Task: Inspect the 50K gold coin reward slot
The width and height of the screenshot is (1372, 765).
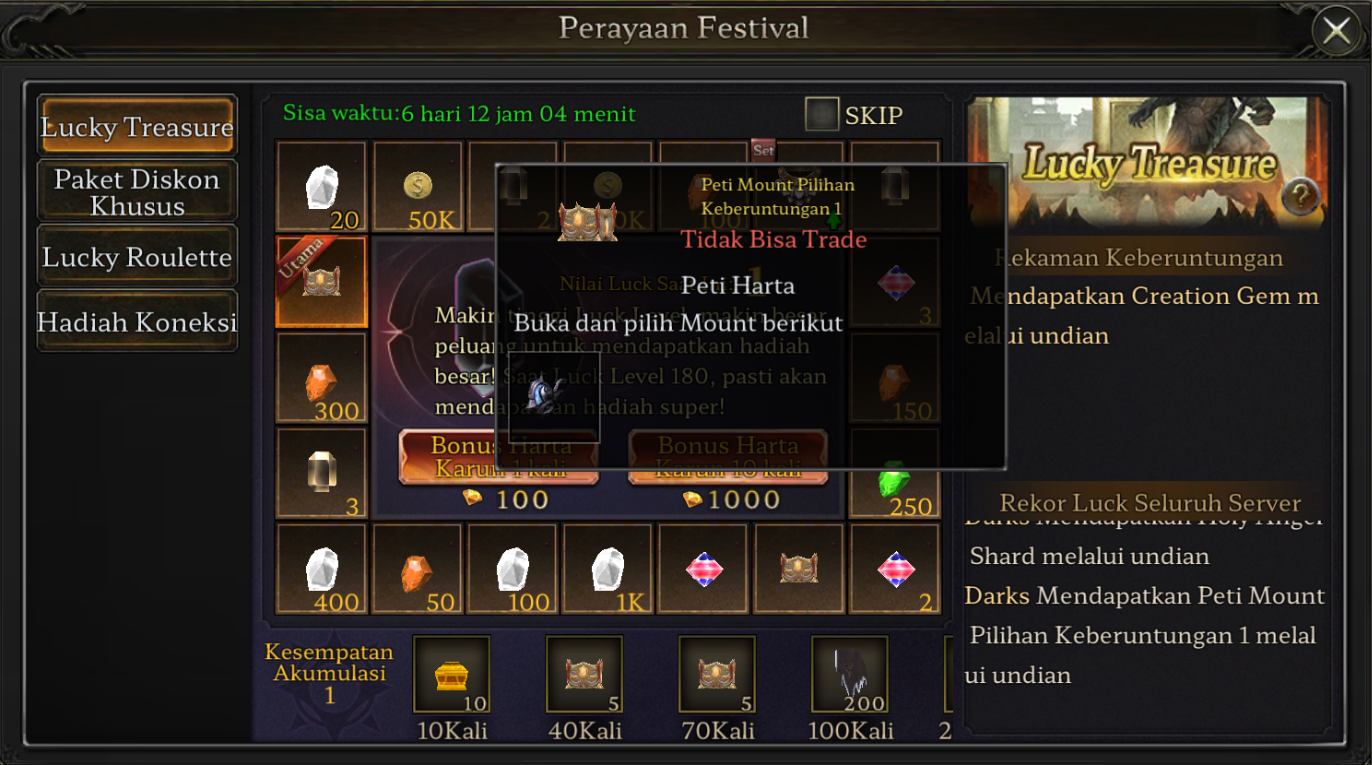Action: (x=418, y=187)
